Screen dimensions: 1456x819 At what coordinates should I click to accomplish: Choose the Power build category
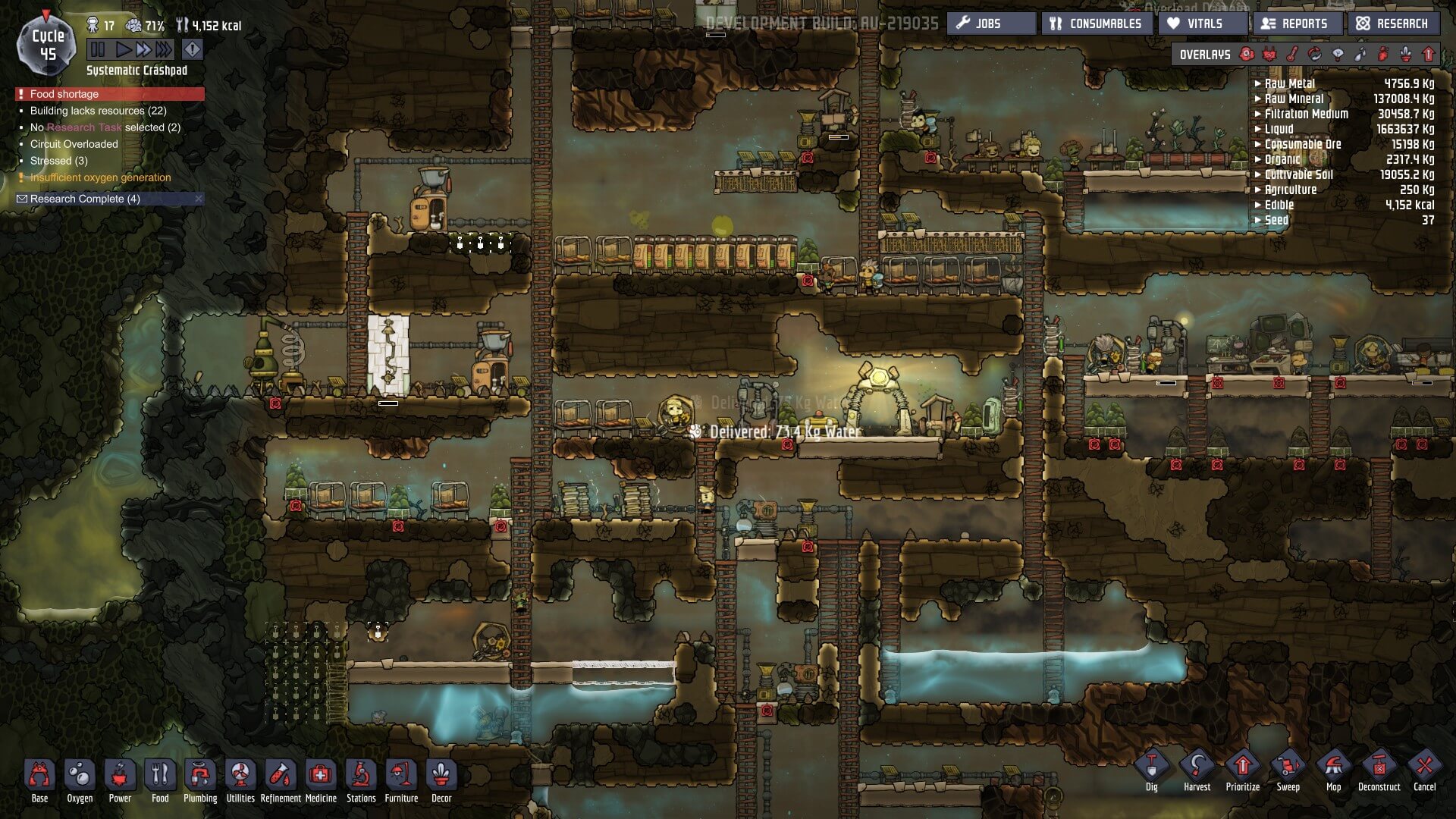[x=120, y=779]
